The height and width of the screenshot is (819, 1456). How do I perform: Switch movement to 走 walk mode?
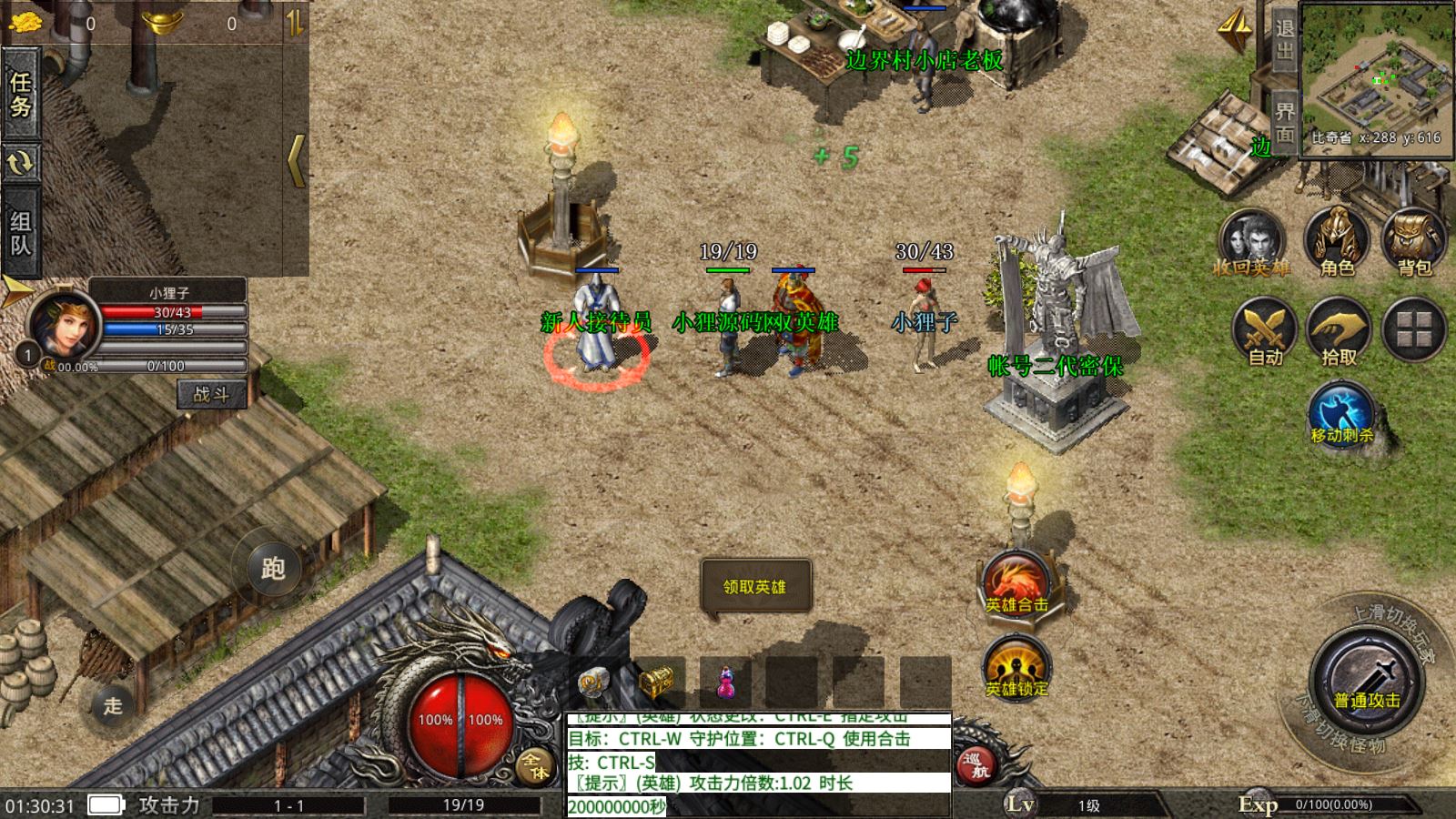(x=112, y=705)
